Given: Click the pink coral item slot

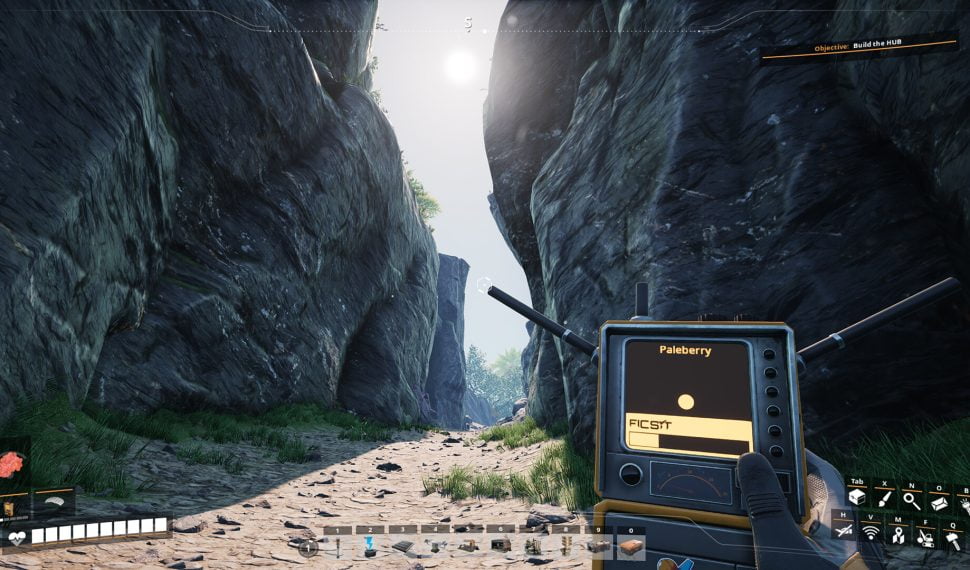Looking at the screenshot, I should click(x=13, y=464).
